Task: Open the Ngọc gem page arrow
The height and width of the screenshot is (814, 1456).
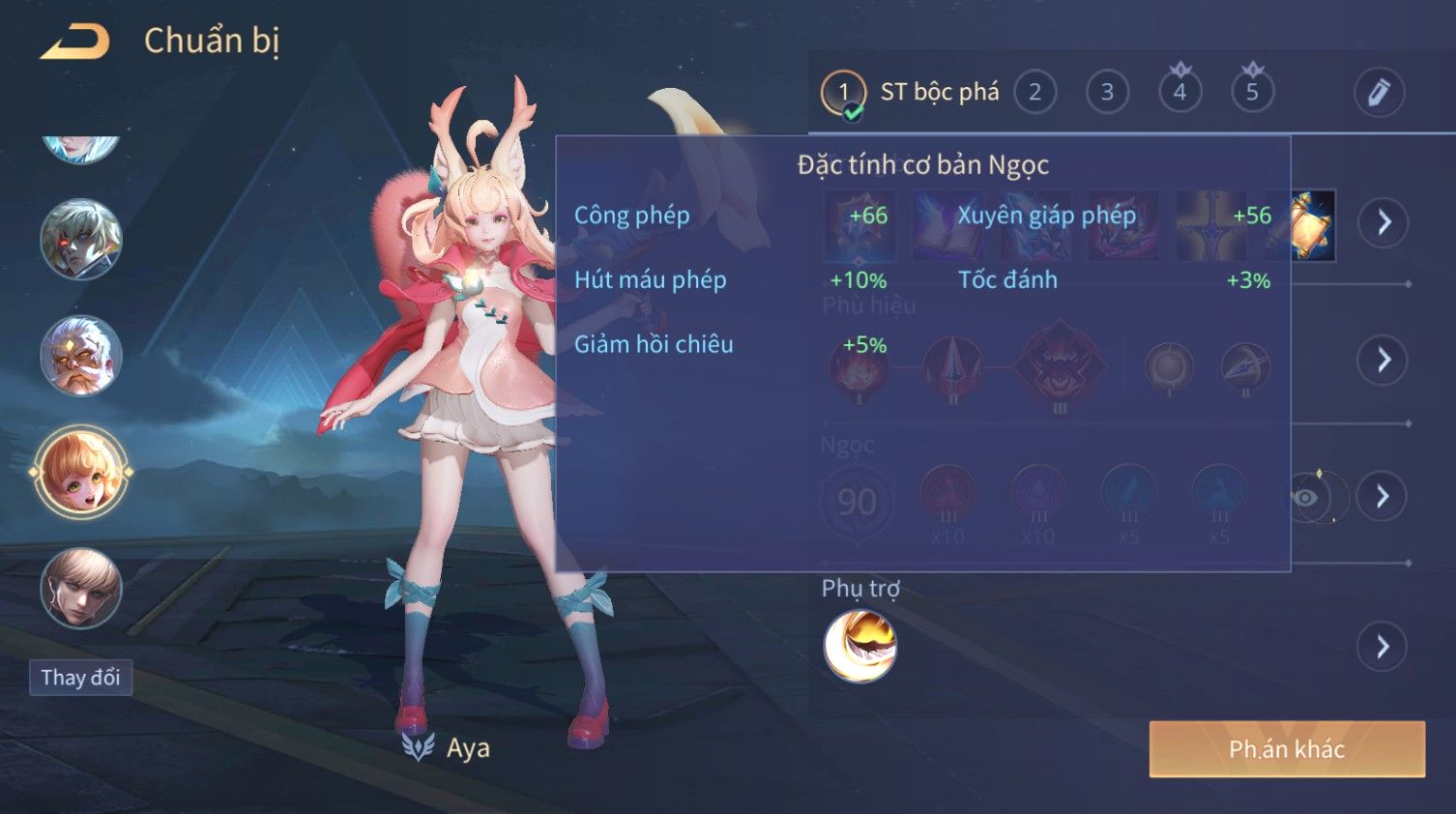Action: pyautogui.click(x=1383, y=497)
